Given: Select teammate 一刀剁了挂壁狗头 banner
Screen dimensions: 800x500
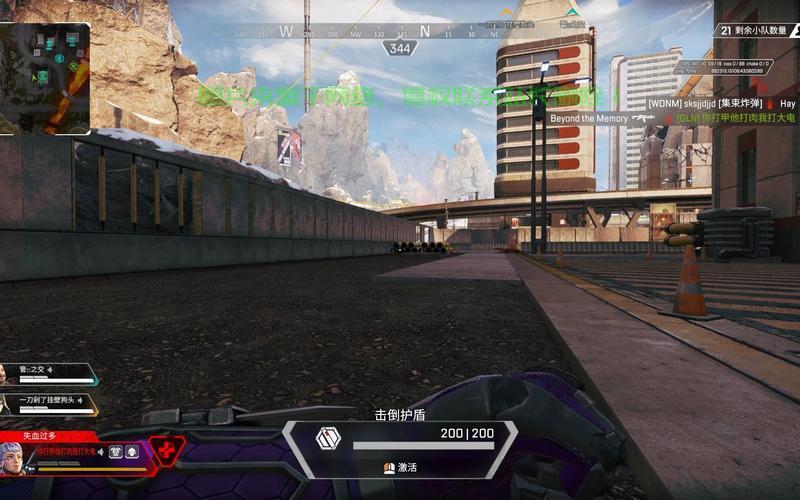Looking at the screenshot, I should pyautogui.click(x=48, y=404).
